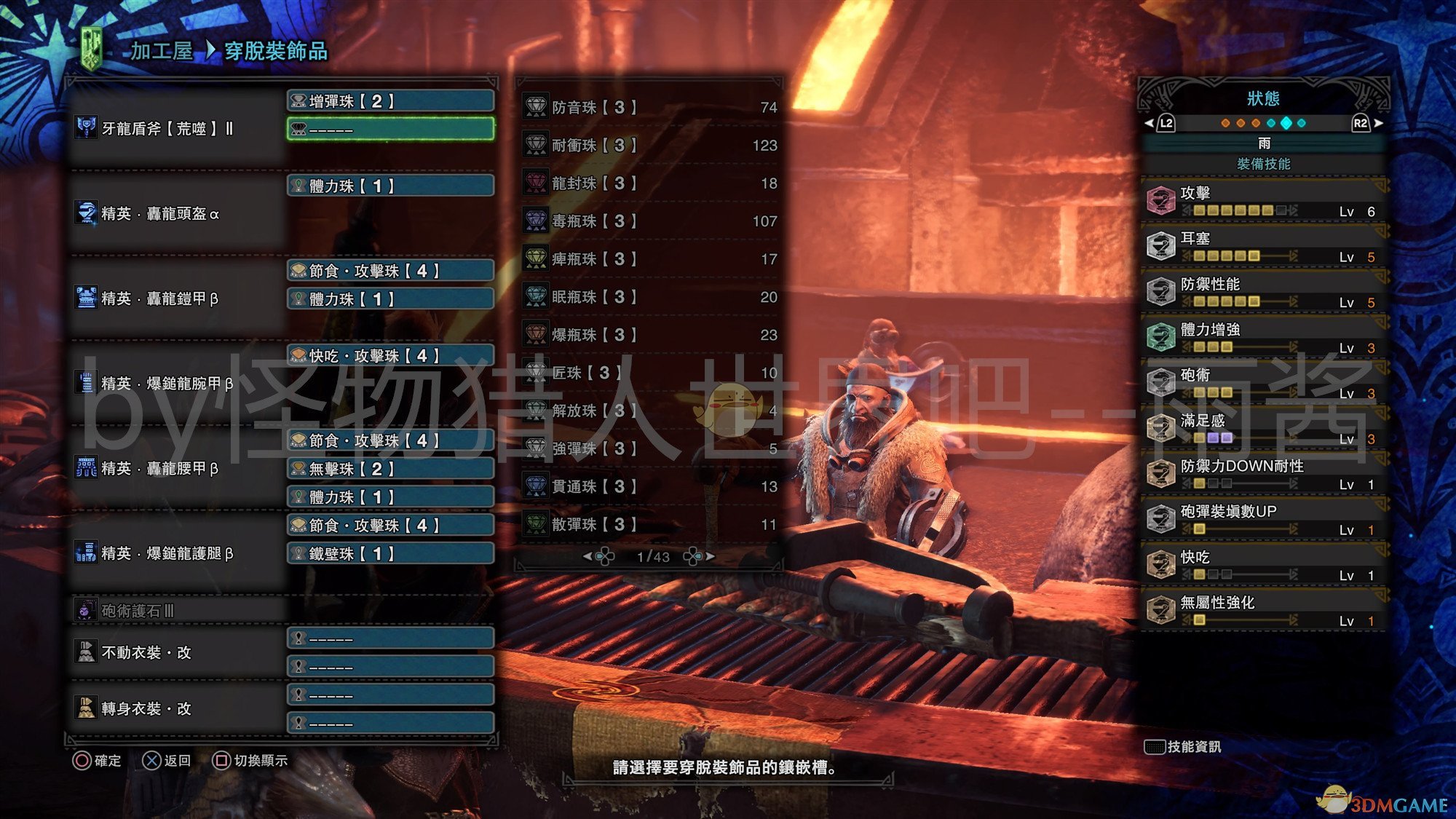
Task: Choose the 貫通珠【3】 decoration
Action: pos(649,486)
